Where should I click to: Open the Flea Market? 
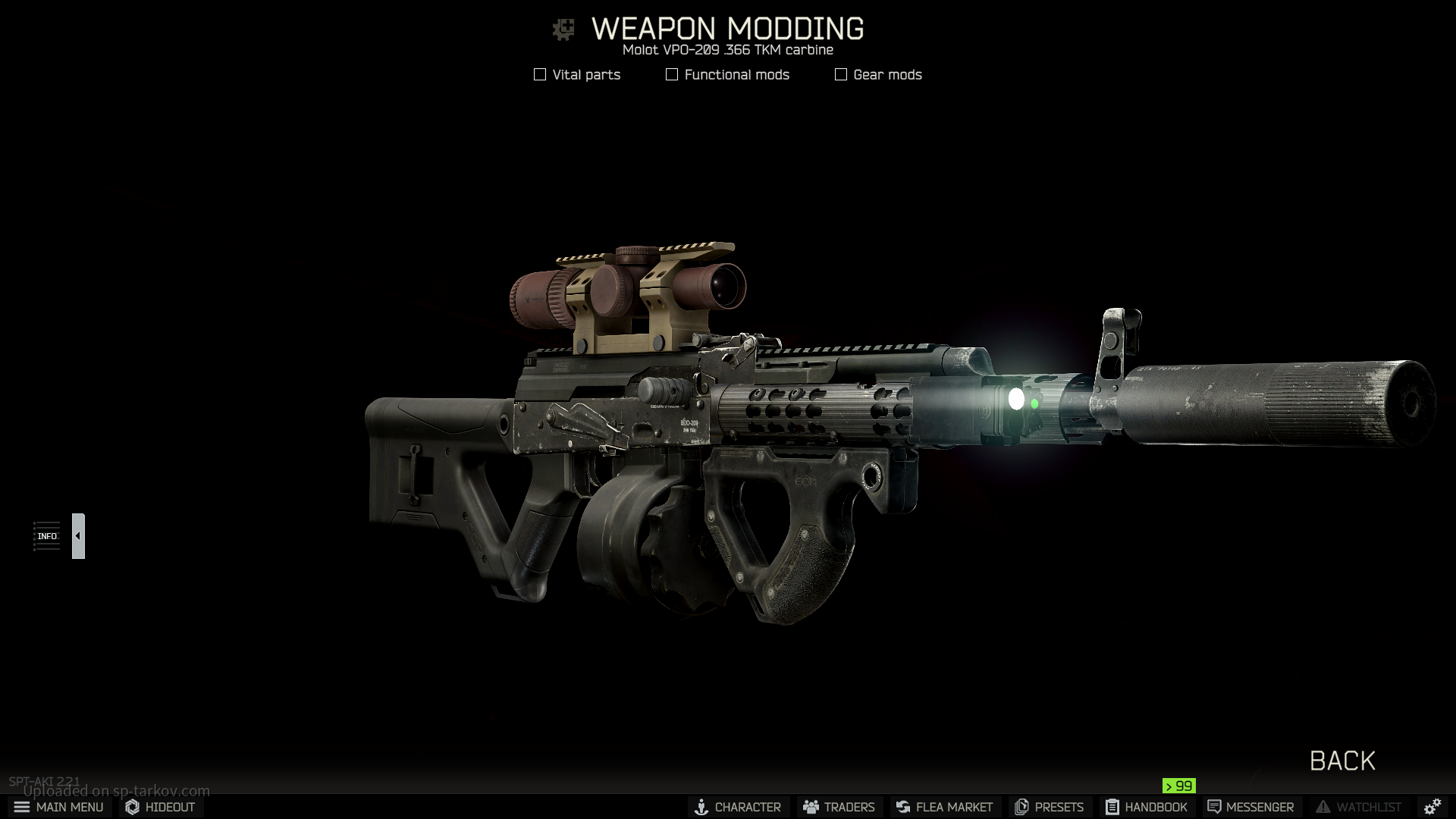point(944,807)
